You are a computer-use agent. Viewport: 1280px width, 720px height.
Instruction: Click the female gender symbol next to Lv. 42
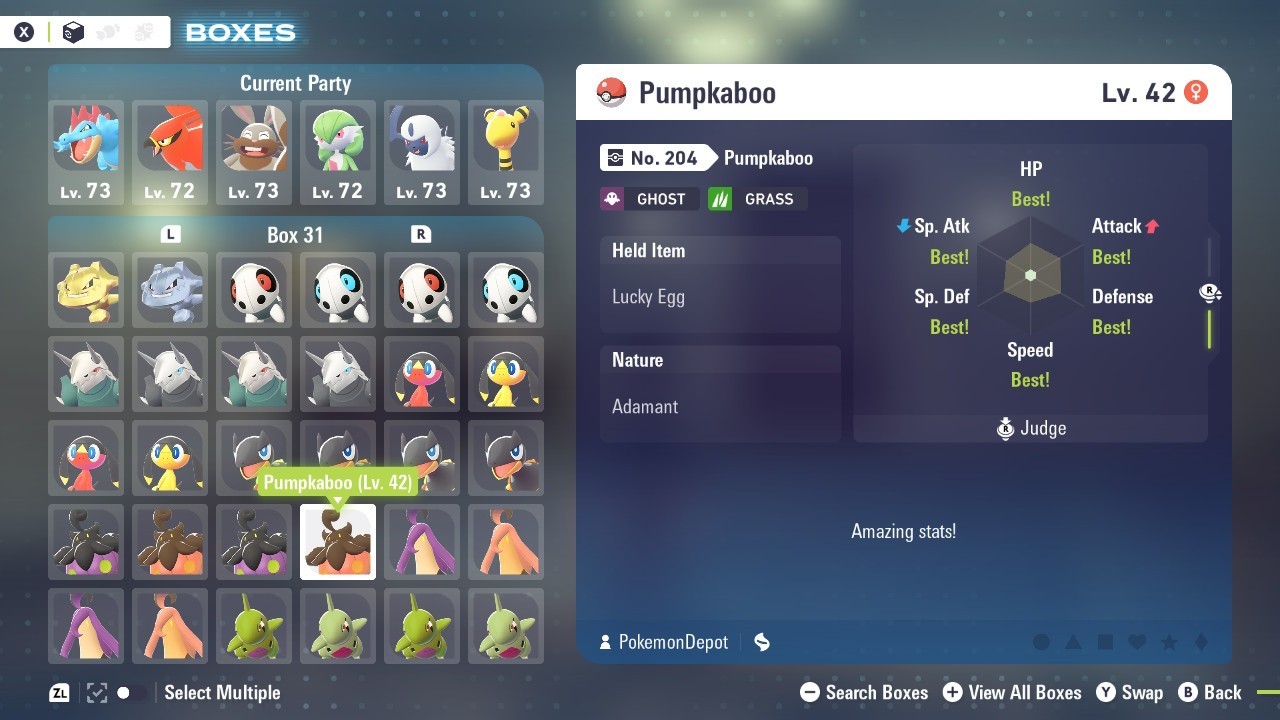(x=1196, y=90)
